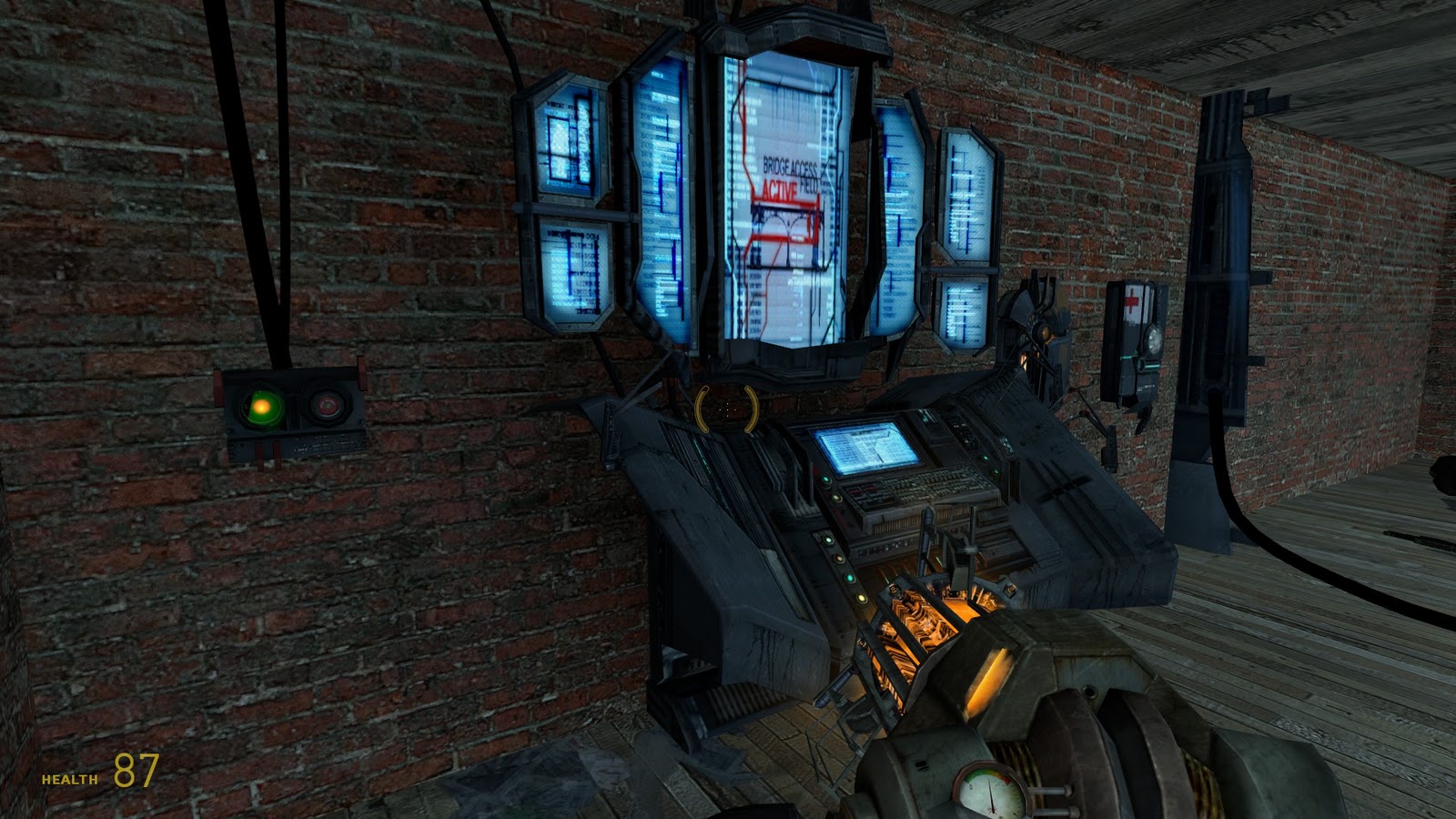Click the HEALTH label in the HUD
This screenshot has width=1456, height=819.
67,779
